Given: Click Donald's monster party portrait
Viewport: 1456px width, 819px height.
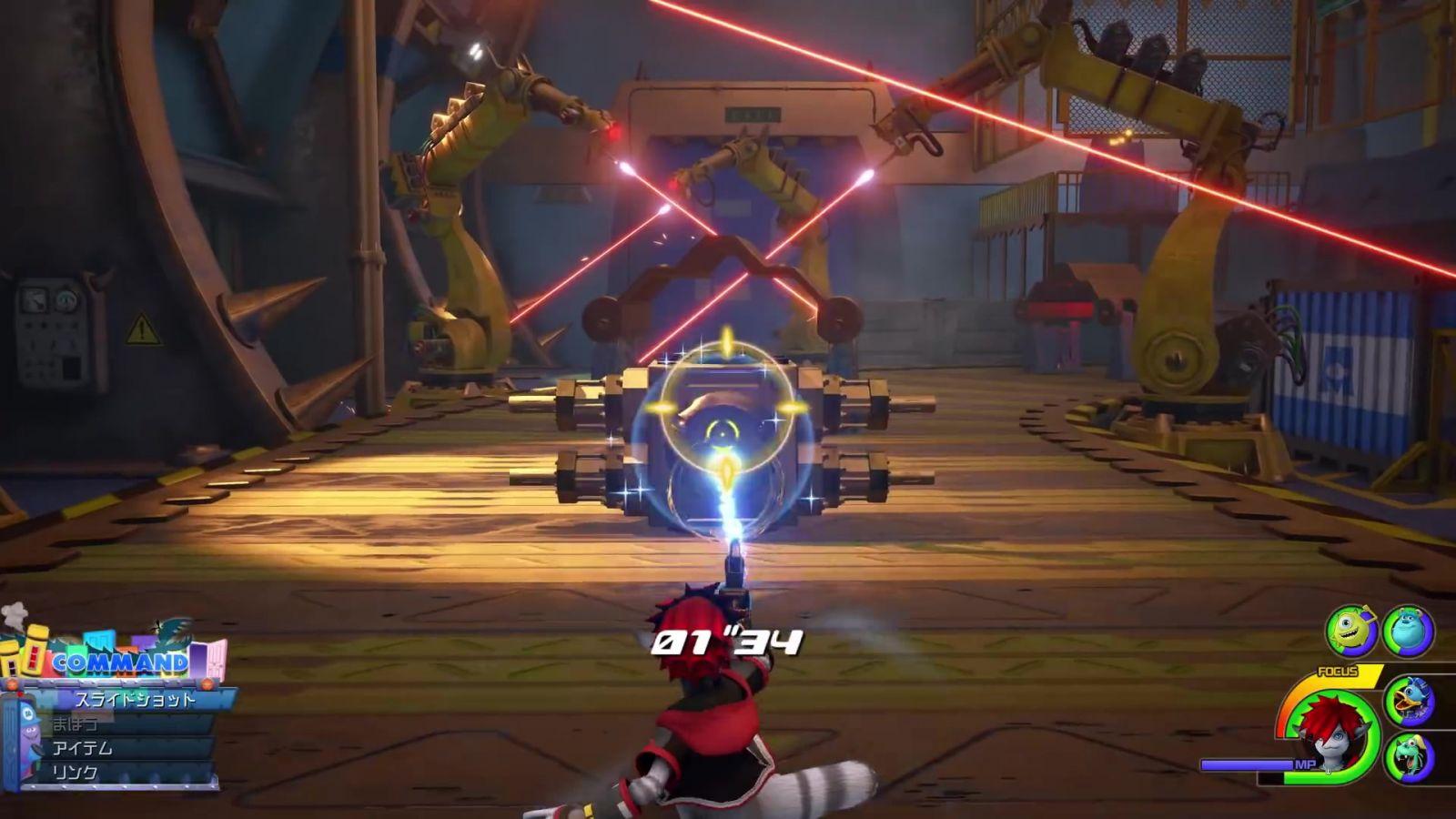Looking at the screenshot, I should [x=1409, y=701].
